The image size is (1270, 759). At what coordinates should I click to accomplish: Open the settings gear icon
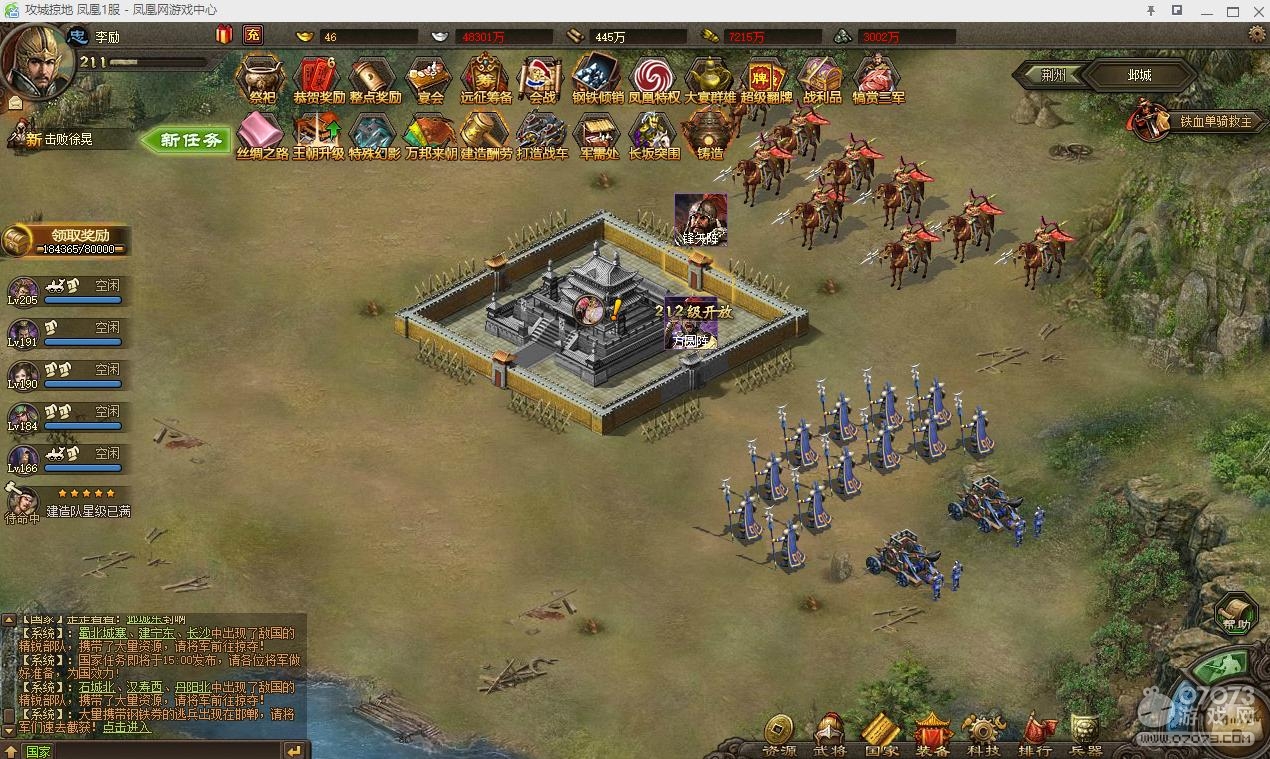(x=1257, y=35)
